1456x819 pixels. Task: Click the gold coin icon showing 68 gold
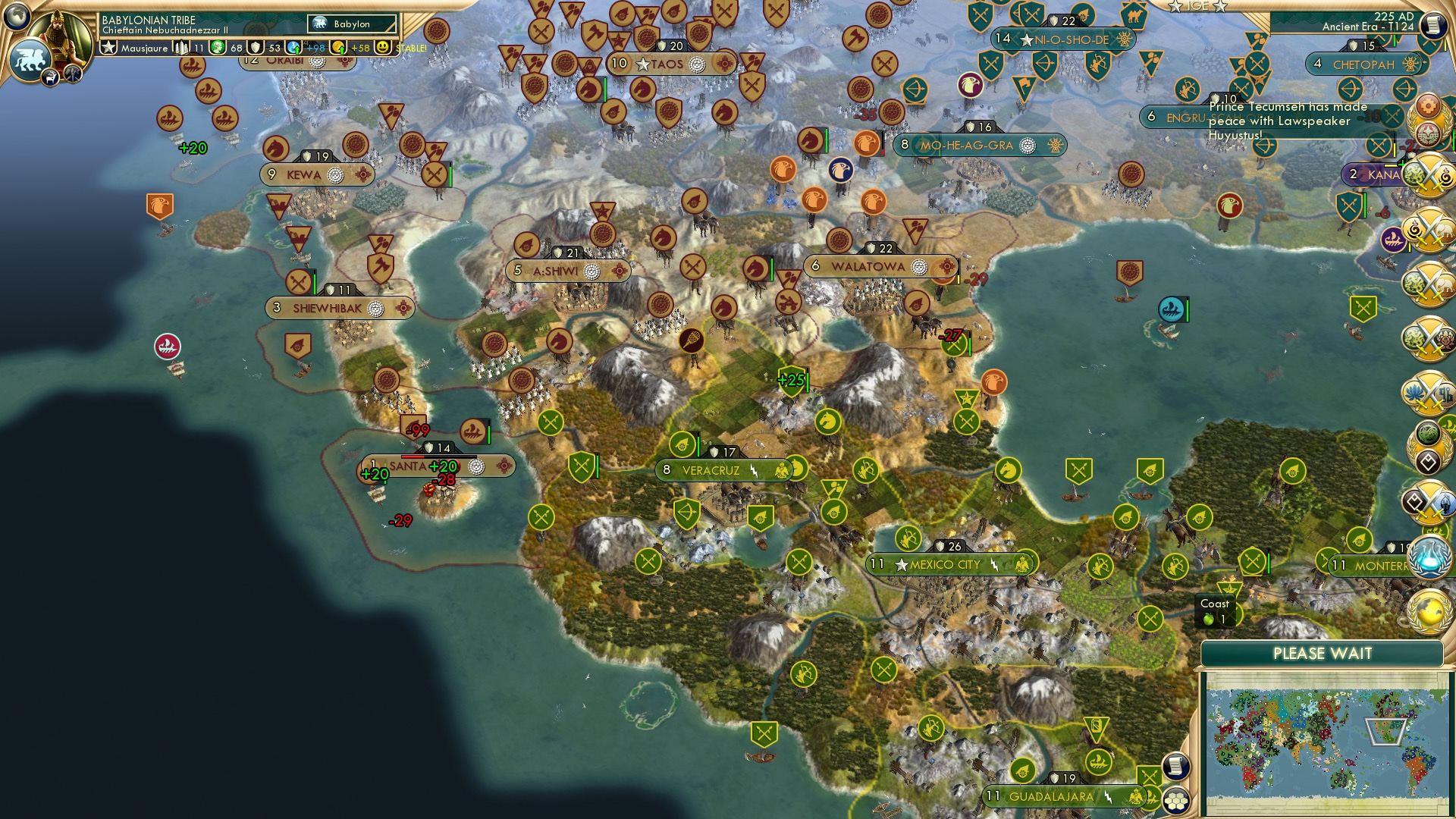tap(216, 47)
